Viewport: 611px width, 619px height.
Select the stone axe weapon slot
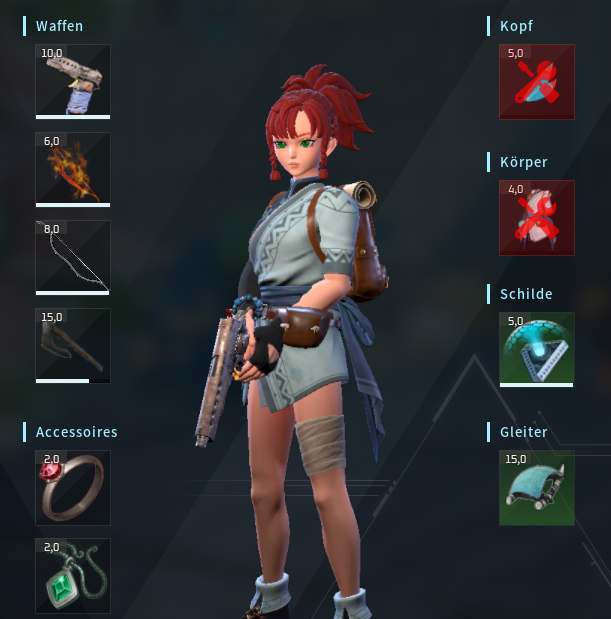73,345
